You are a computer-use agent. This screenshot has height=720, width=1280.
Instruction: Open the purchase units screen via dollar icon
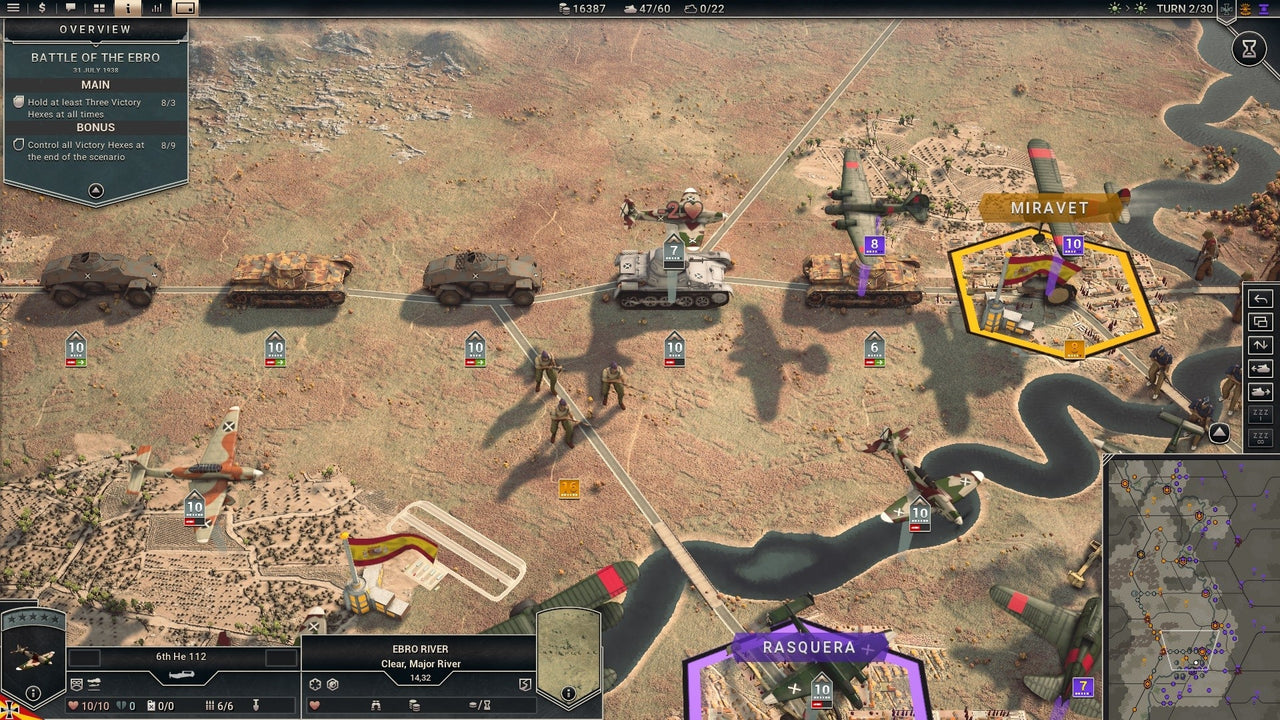tap(42, 9)
